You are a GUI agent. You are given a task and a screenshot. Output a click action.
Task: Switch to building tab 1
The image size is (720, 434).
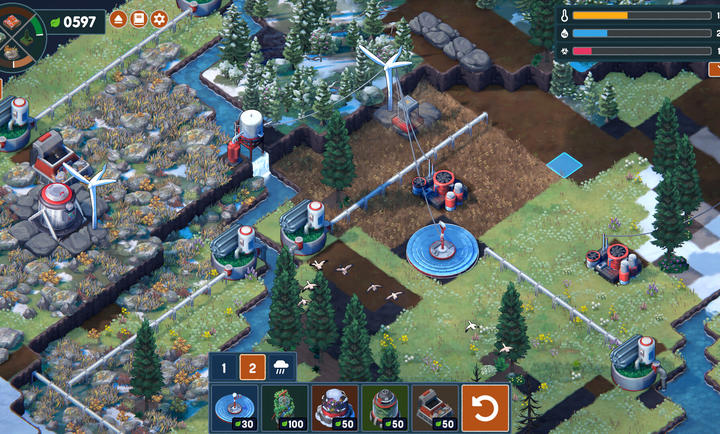click(x=224, y=368)
